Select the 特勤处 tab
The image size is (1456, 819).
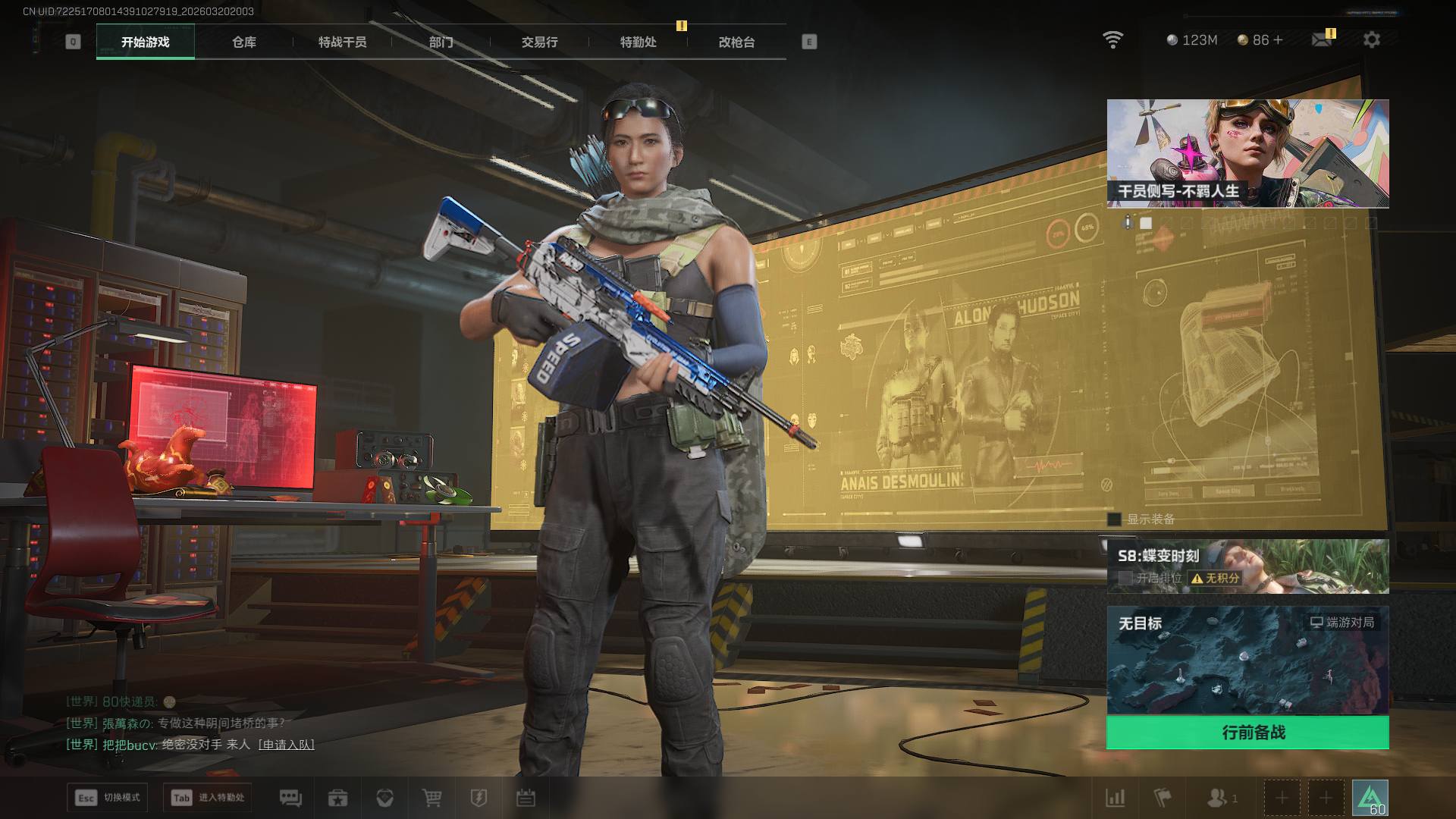[638, 42]
